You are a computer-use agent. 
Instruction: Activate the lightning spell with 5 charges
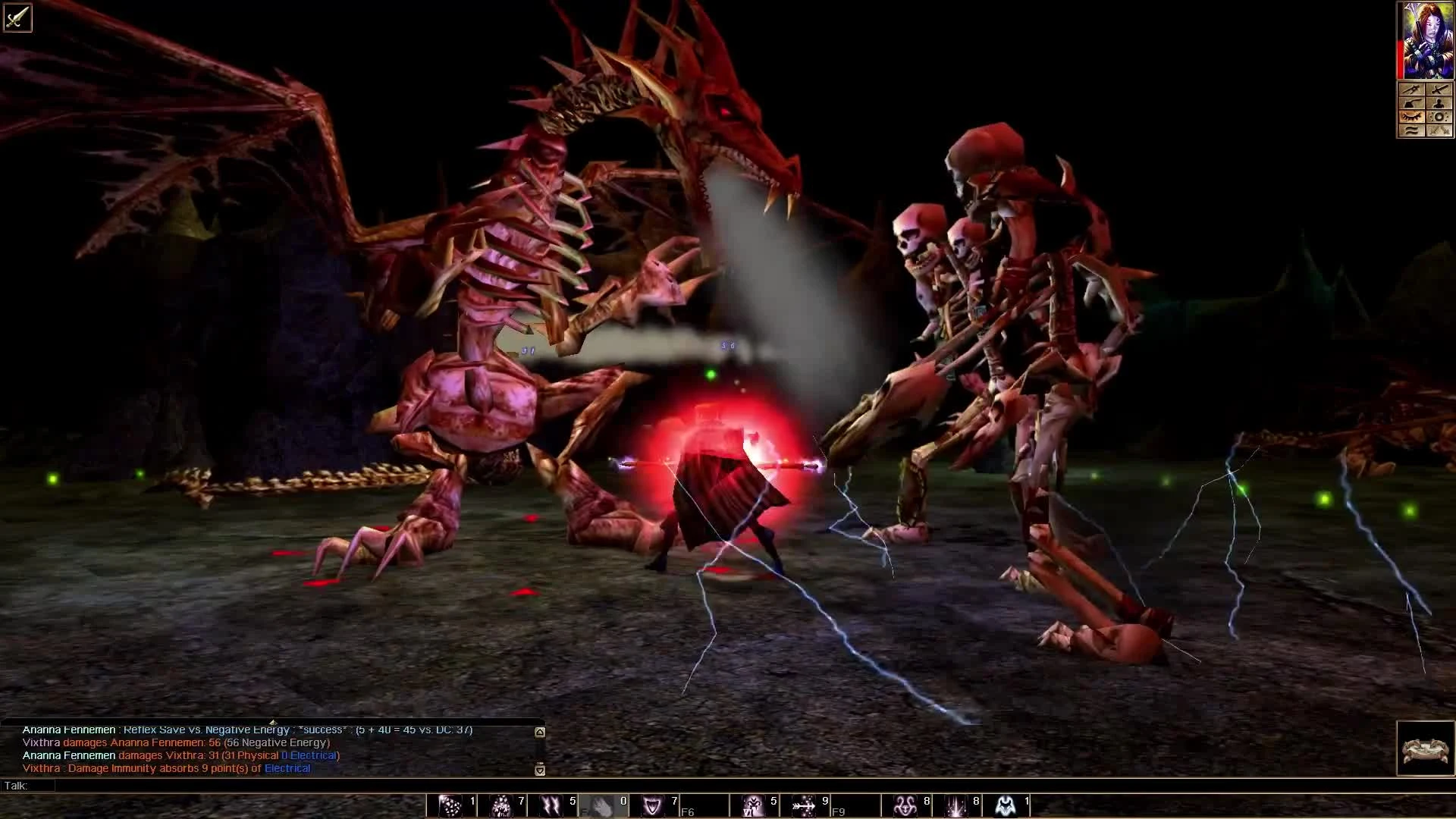tap(551, 806)
